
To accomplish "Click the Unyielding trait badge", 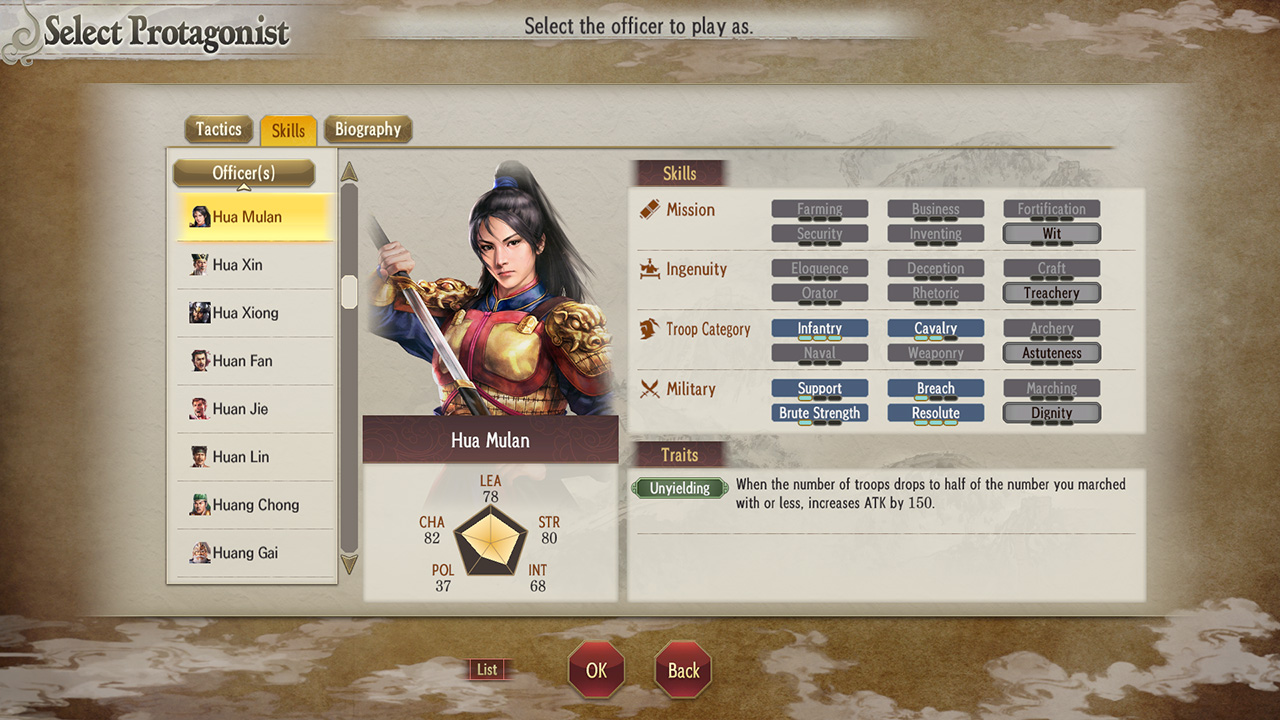I will coord(679,488).
